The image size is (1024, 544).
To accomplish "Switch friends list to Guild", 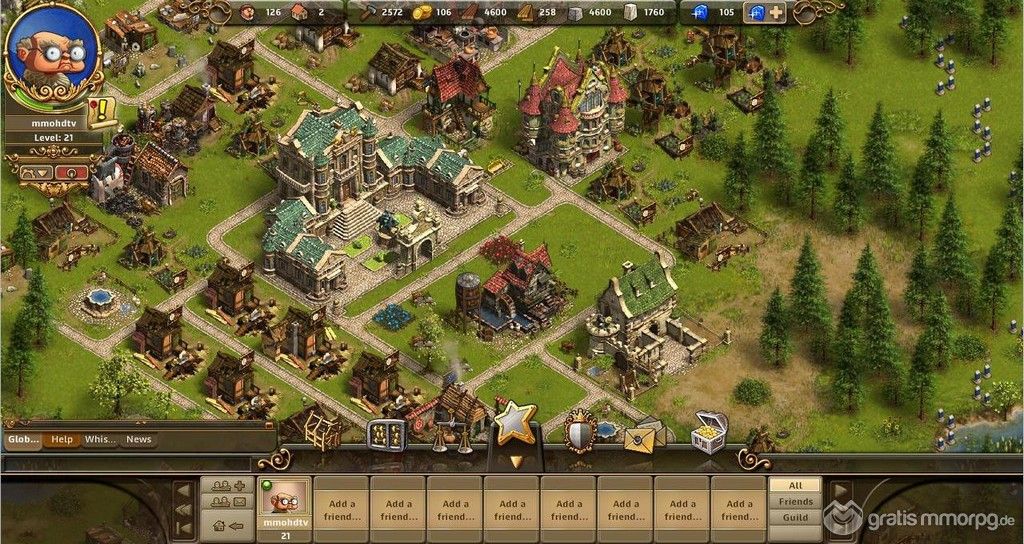I will pyautogui.click(x=795, y=517).
